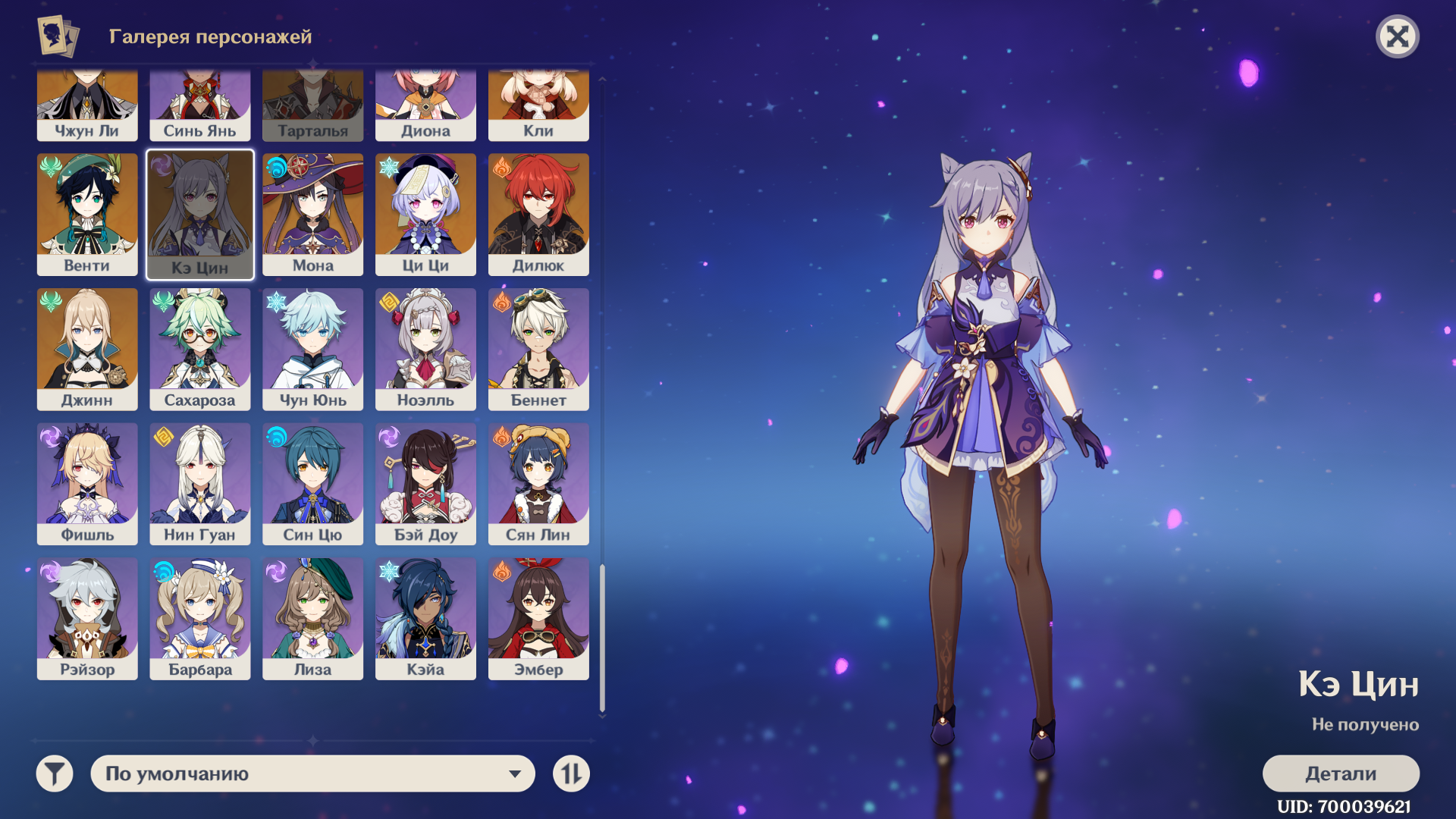Select the Нин Гуан character card
This screenshot has height=819, width=1456.
click(x=200, y=484)
